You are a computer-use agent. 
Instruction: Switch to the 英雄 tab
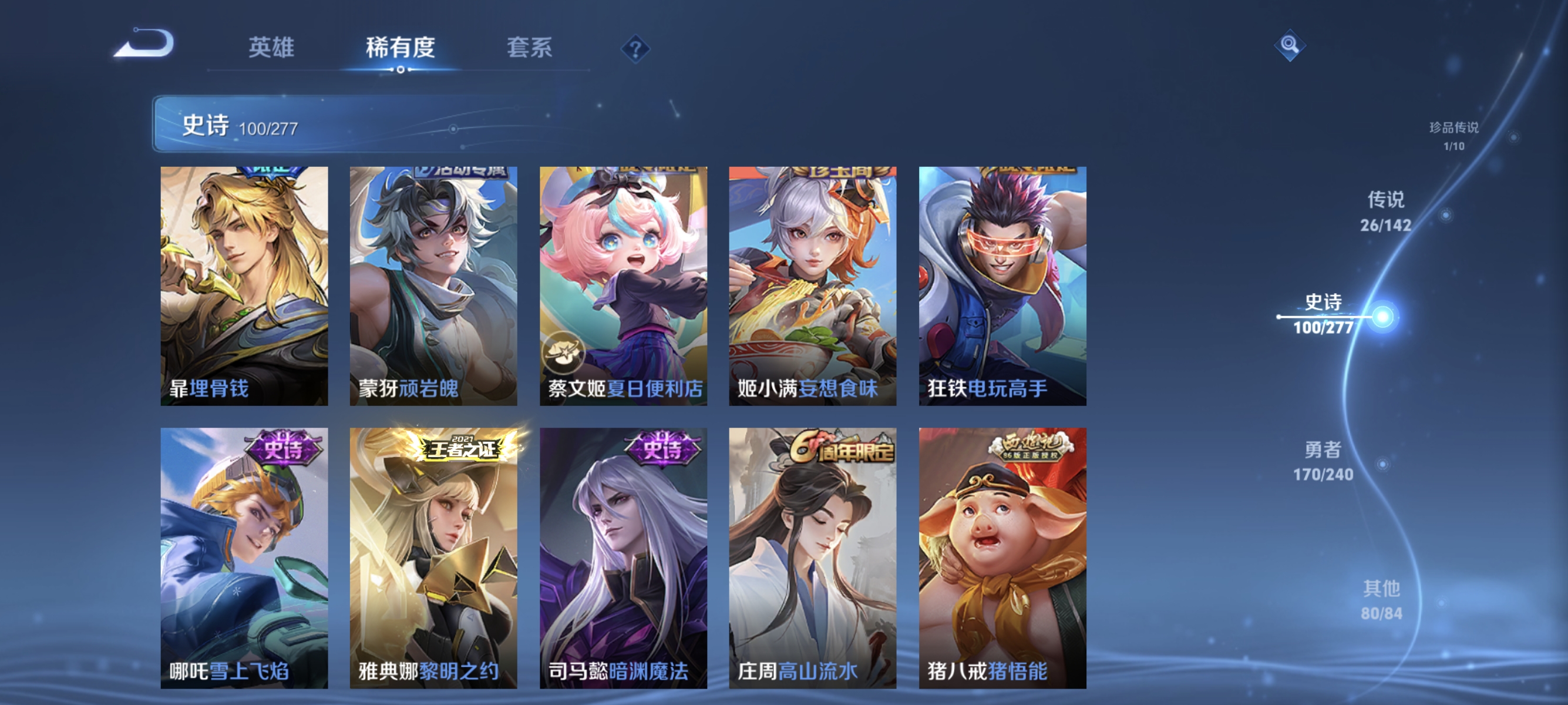click(x=271, y=49)
